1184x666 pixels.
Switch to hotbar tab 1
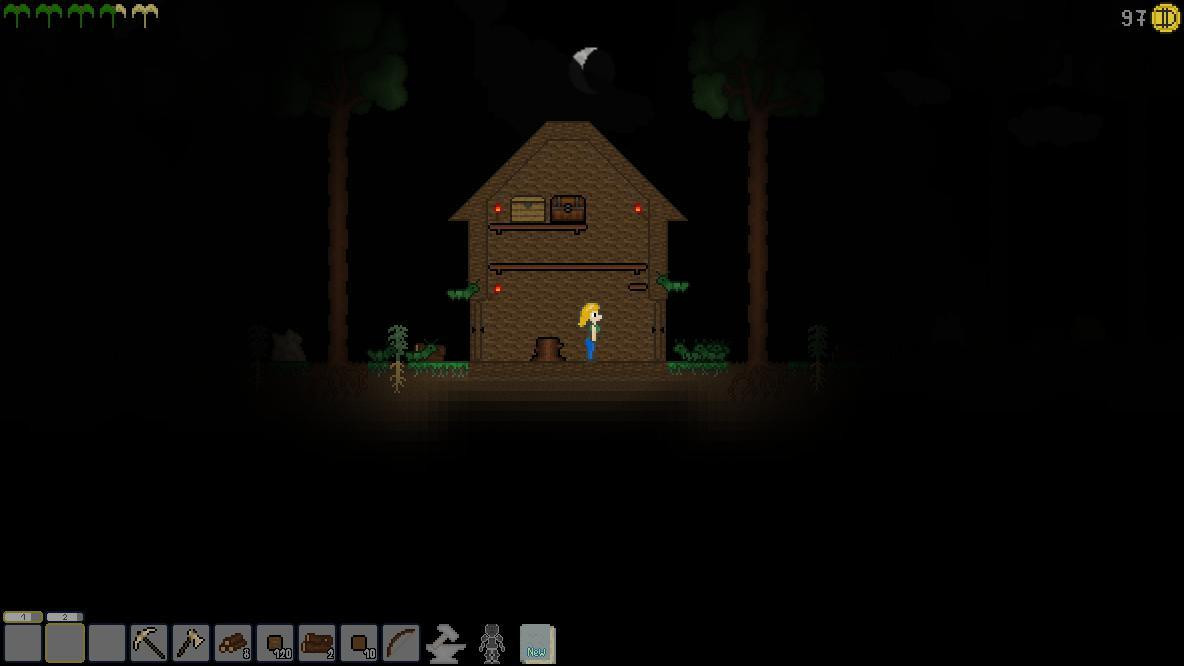point(23,617)
